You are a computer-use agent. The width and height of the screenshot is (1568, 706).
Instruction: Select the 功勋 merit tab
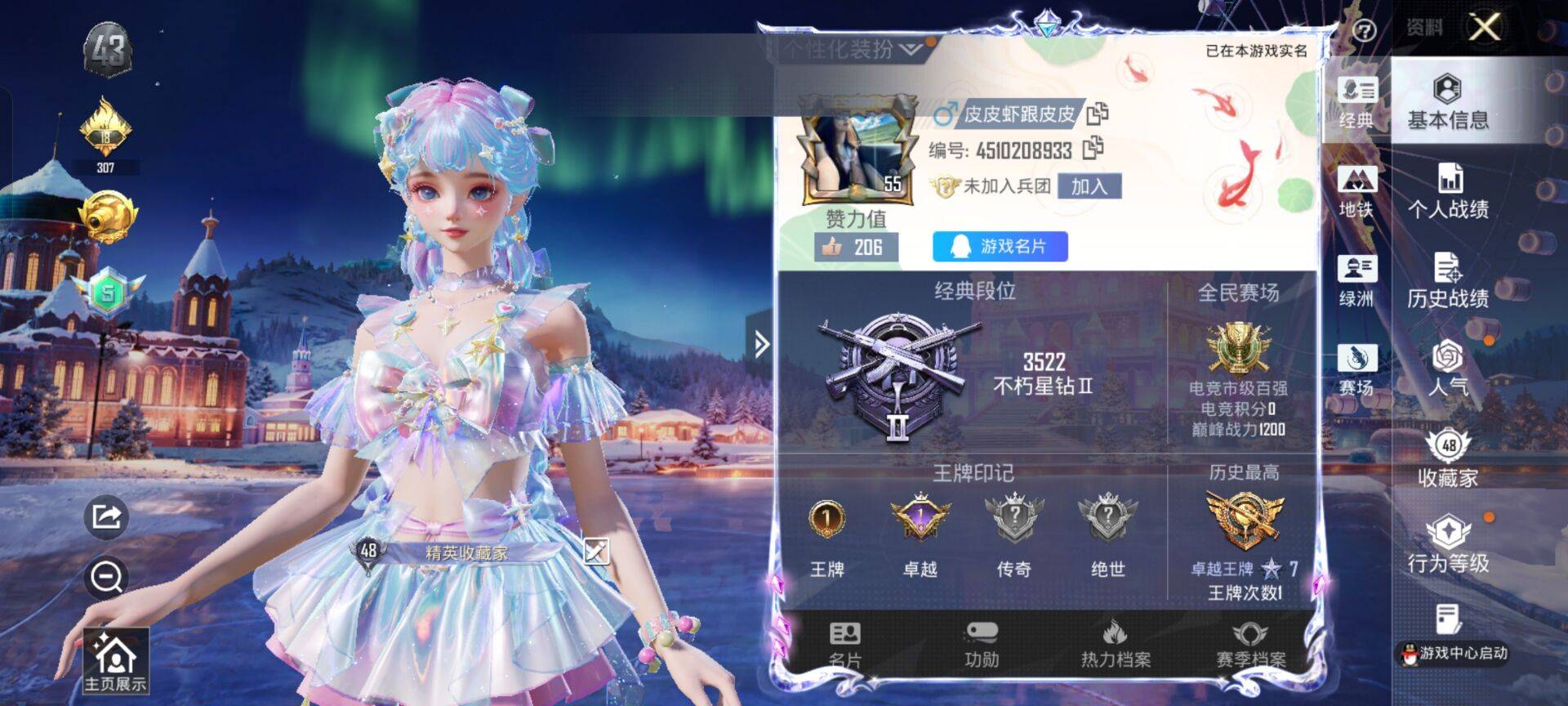[x=981, y=644]
